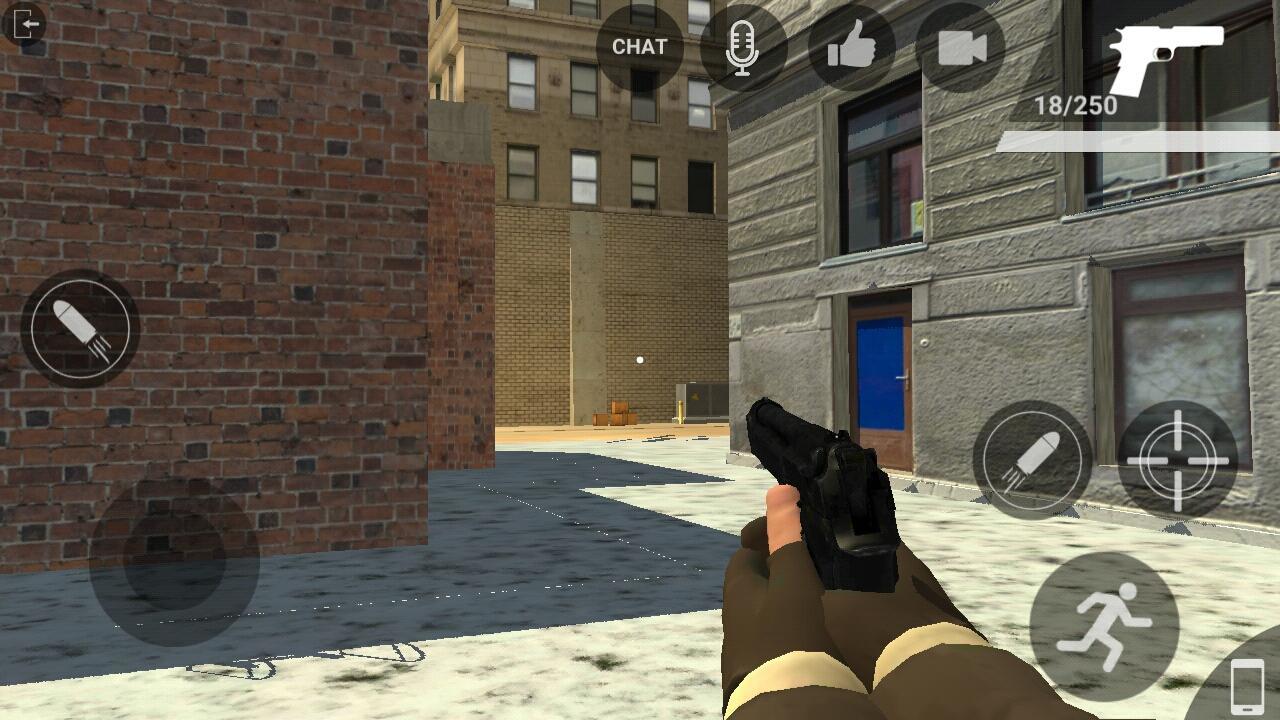Give a thumbs up reaction
This screenshot has height=720, width=1280.
point(851,46)
